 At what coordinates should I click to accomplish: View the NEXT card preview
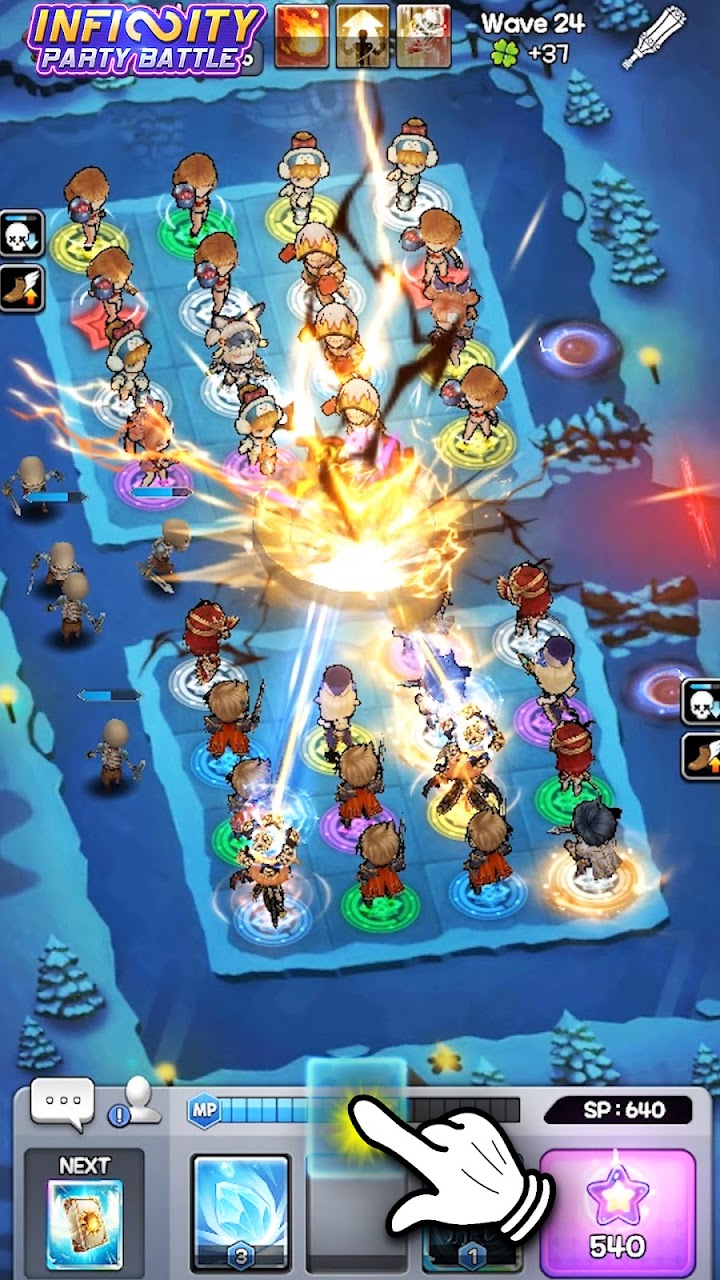(x=84, y=1212)
